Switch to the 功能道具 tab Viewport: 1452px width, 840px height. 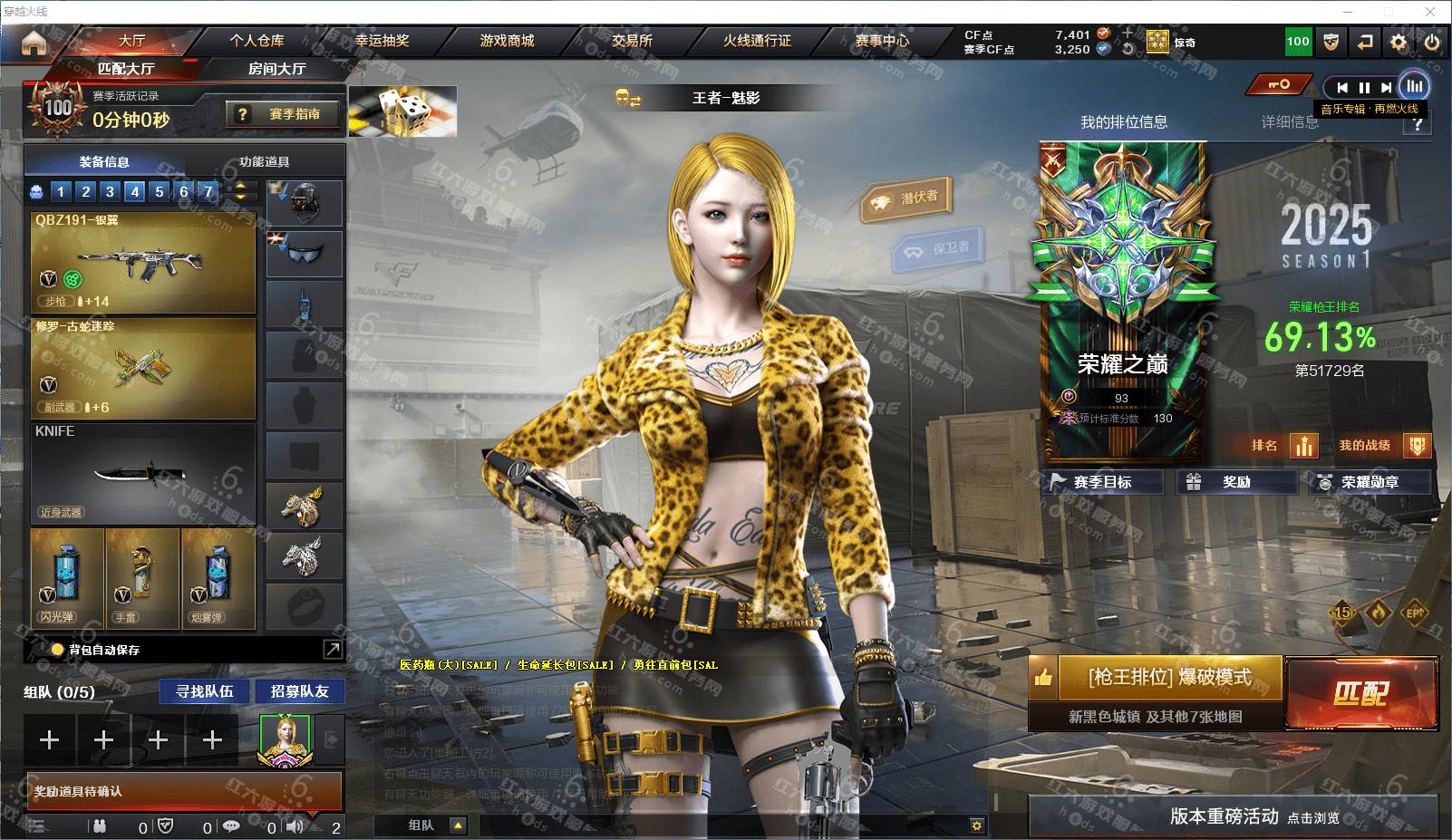coord(264,161)
